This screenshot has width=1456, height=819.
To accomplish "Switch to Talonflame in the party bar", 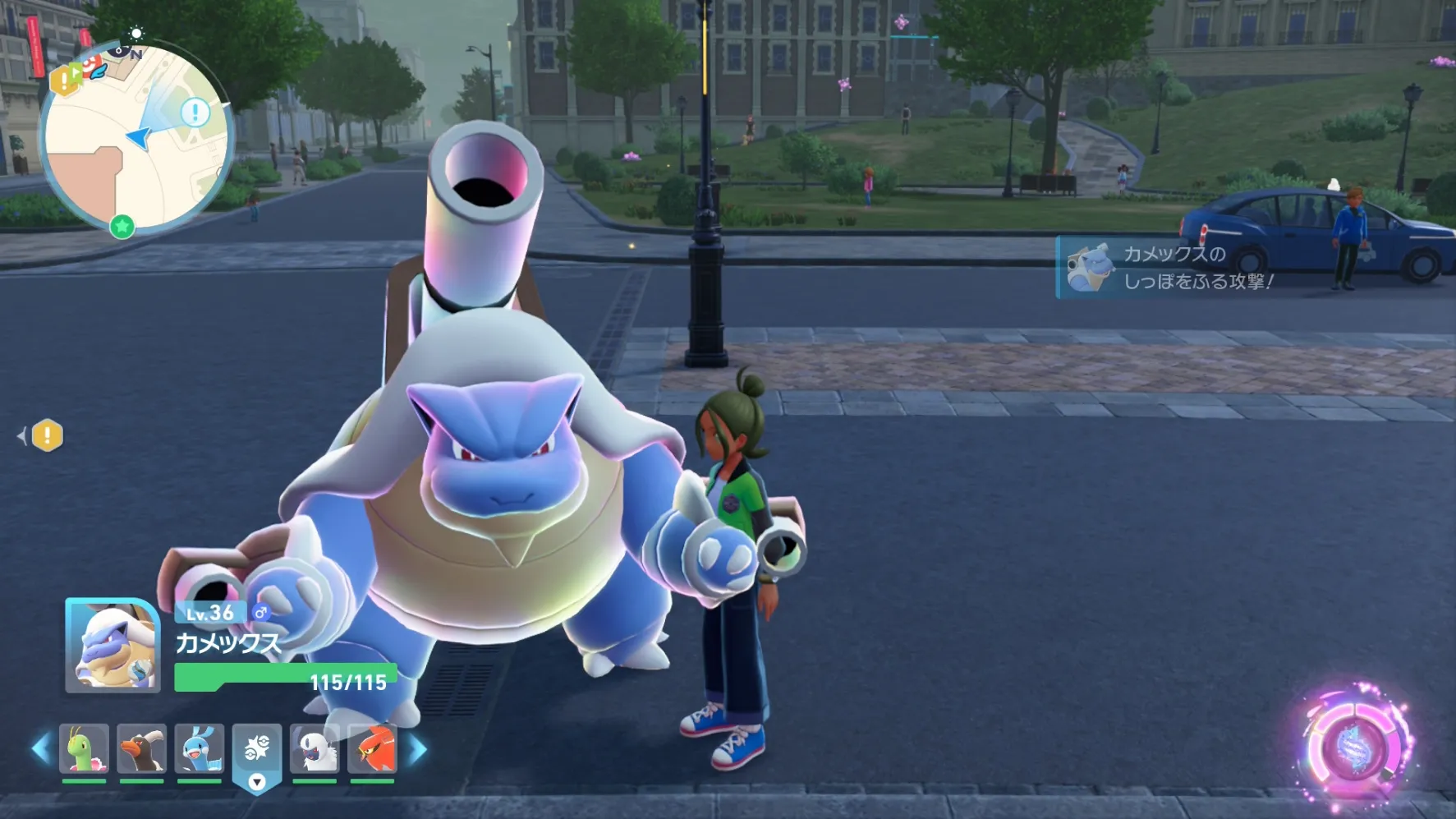I will [372, 749].
